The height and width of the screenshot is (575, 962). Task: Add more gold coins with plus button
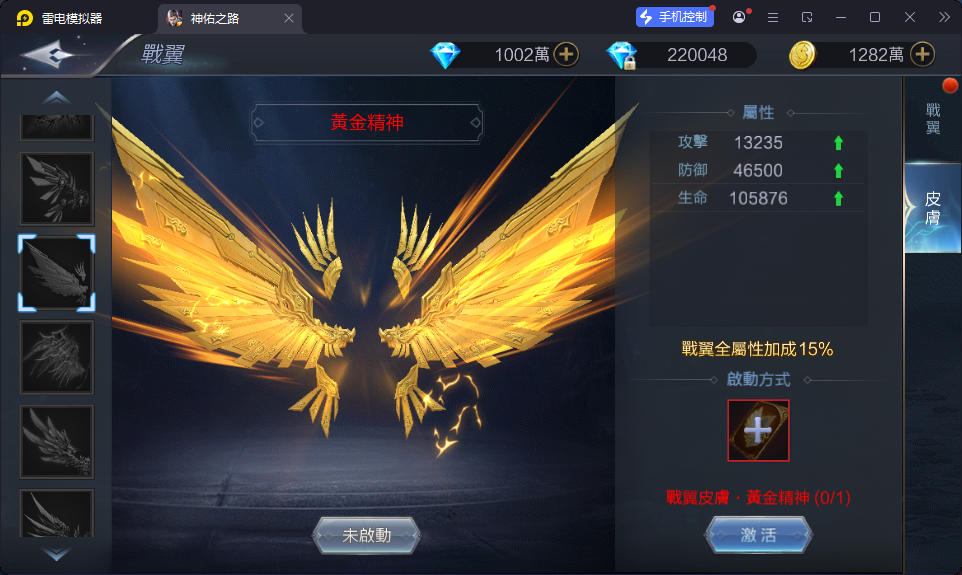[x=922, y=55]
